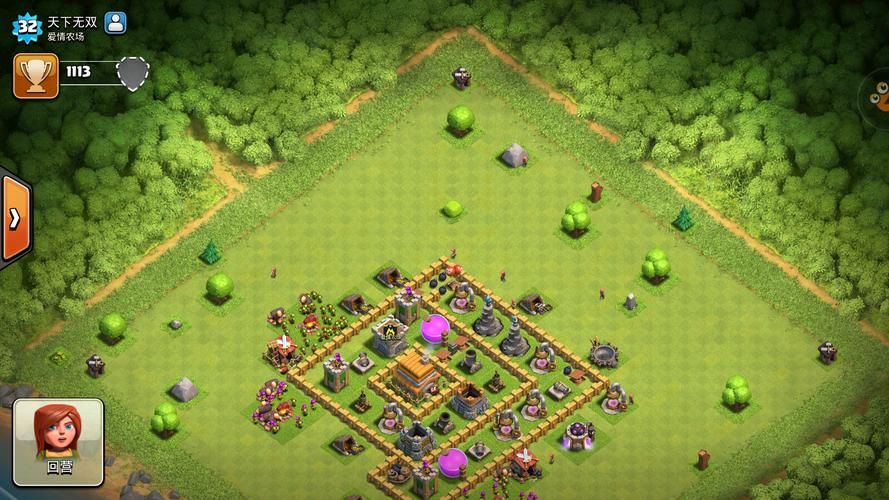
Task: Click the level 32 experience badge
Action: tap(26, 24)
